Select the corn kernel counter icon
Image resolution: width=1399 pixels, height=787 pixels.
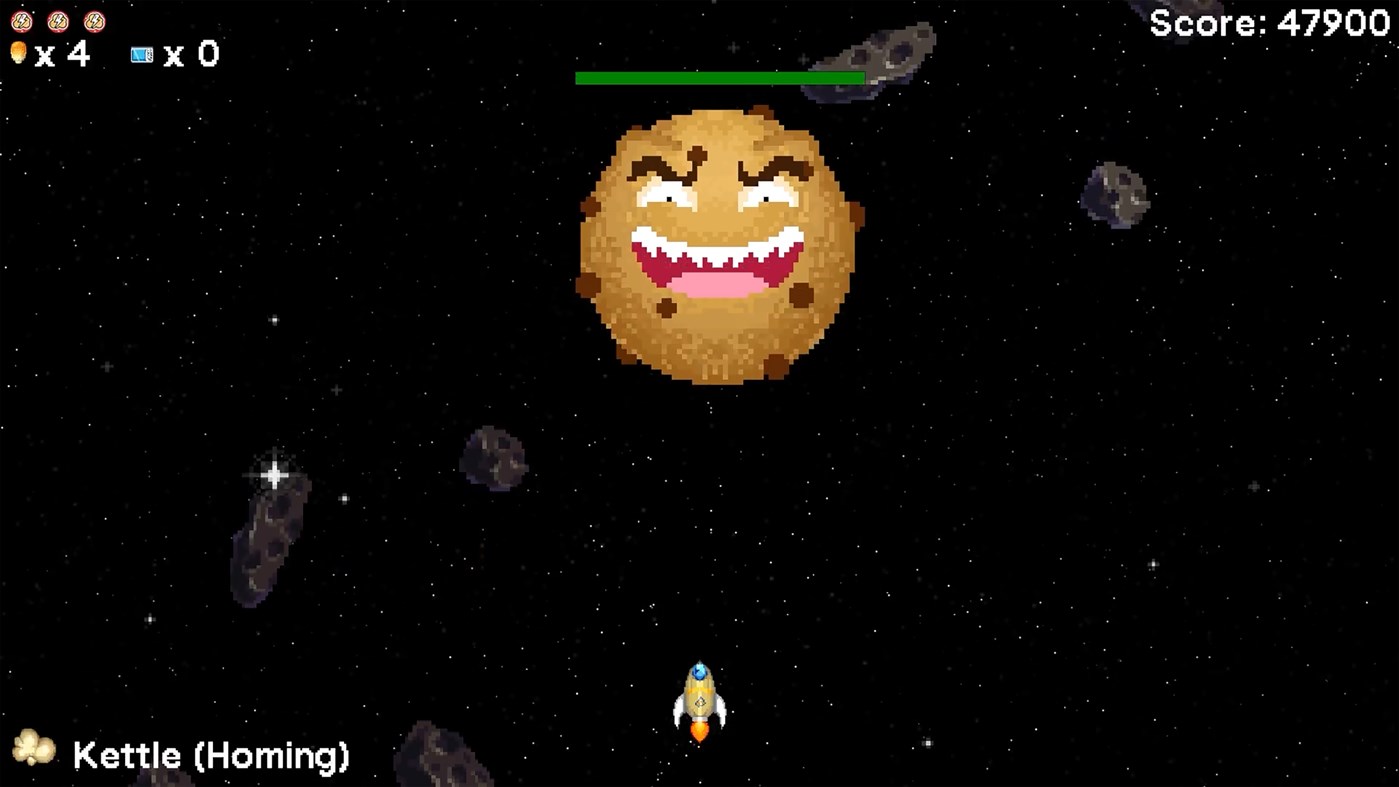20,54
